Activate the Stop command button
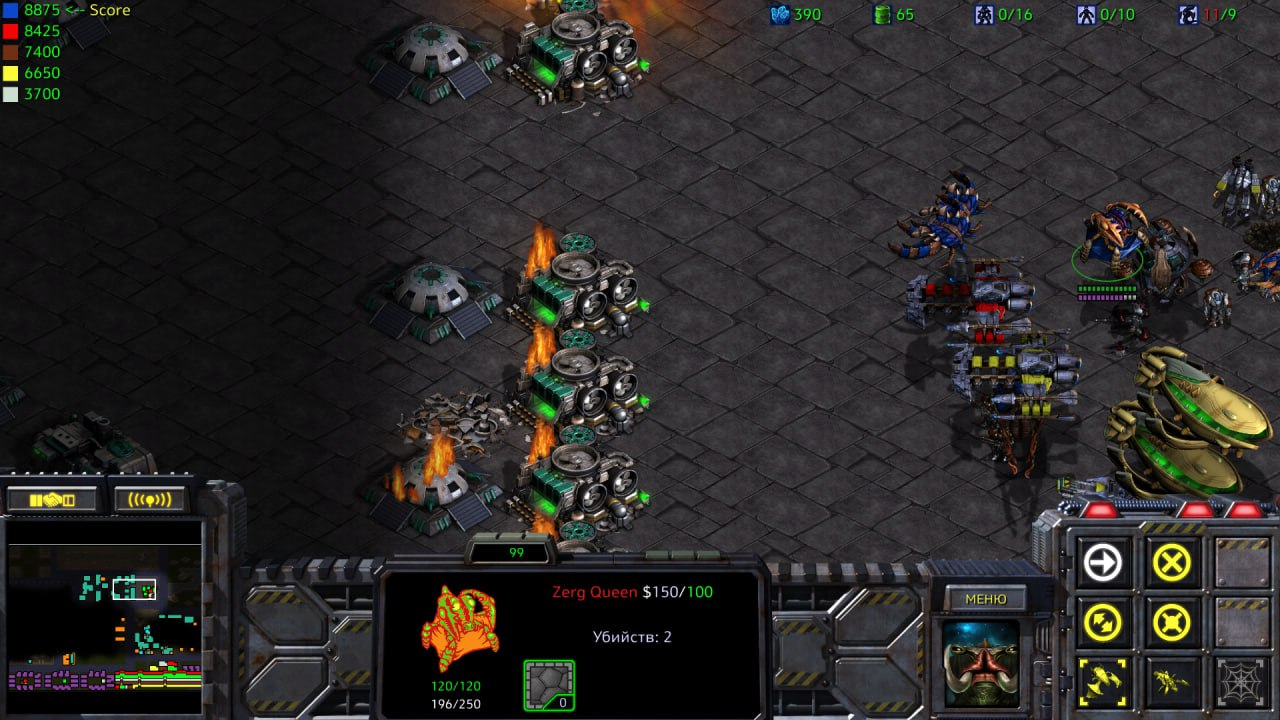 pos(1171,564)
